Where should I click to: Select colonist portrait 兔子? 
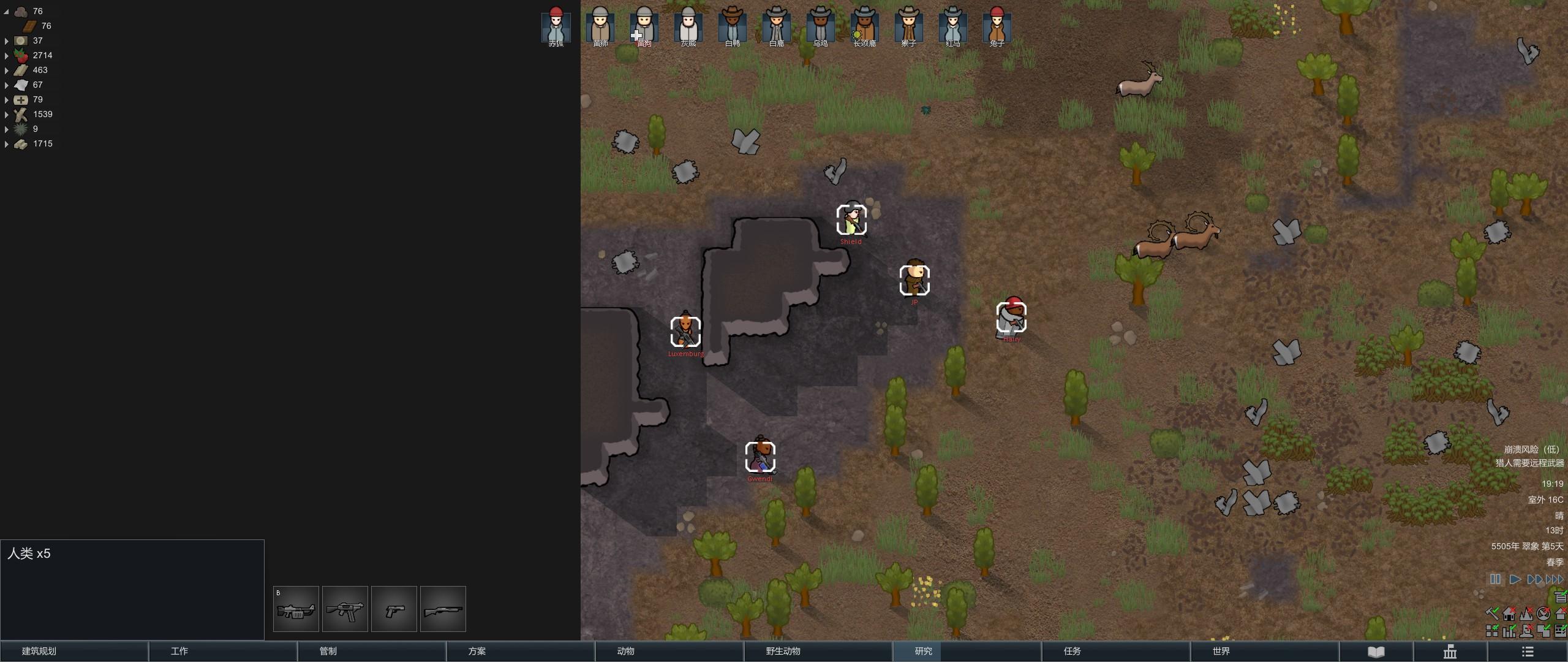(x=997, y=26)
